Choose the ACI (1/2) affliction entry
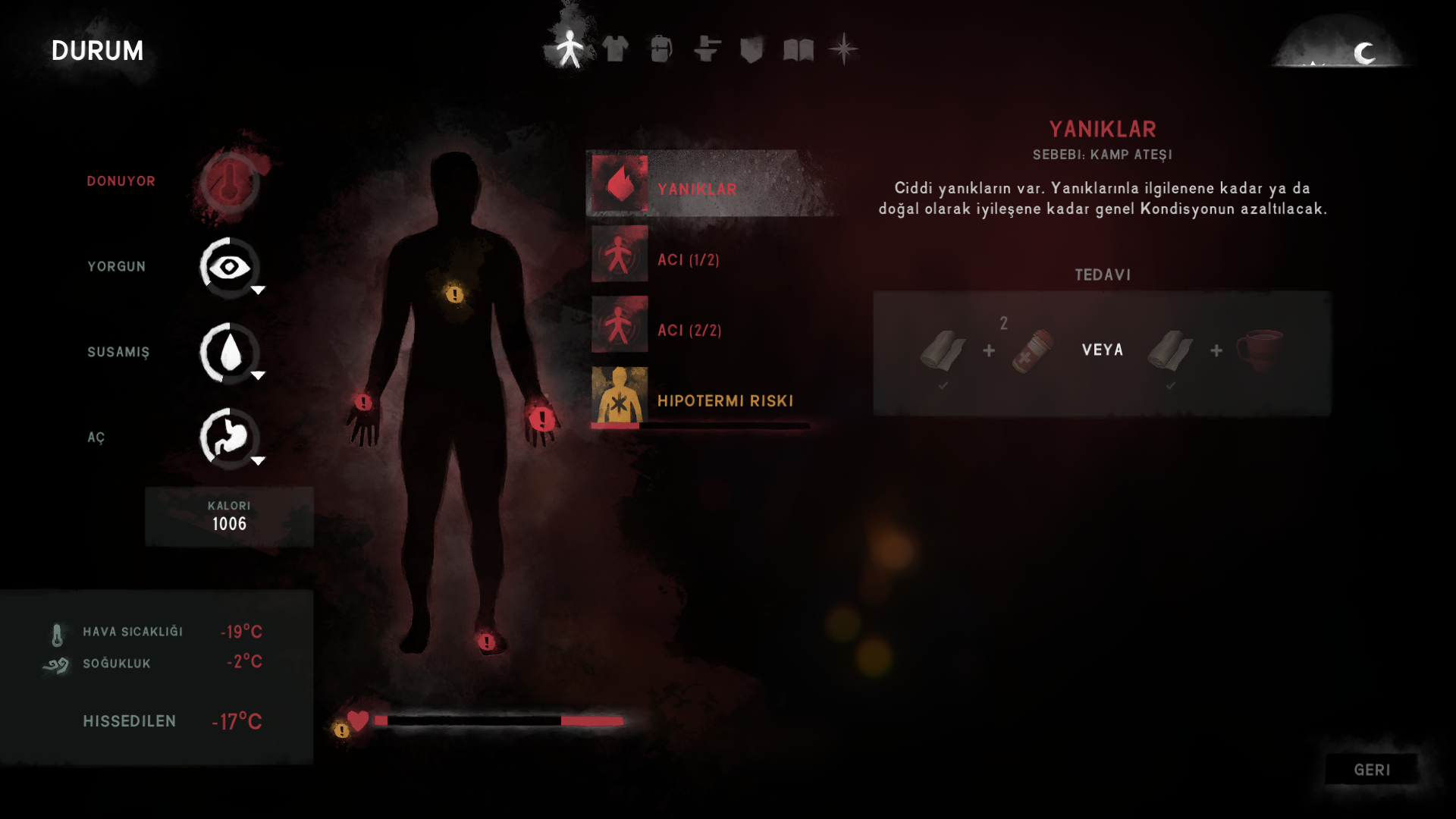The height and width of the screenshot is (819, 1456). pos(686,259)
